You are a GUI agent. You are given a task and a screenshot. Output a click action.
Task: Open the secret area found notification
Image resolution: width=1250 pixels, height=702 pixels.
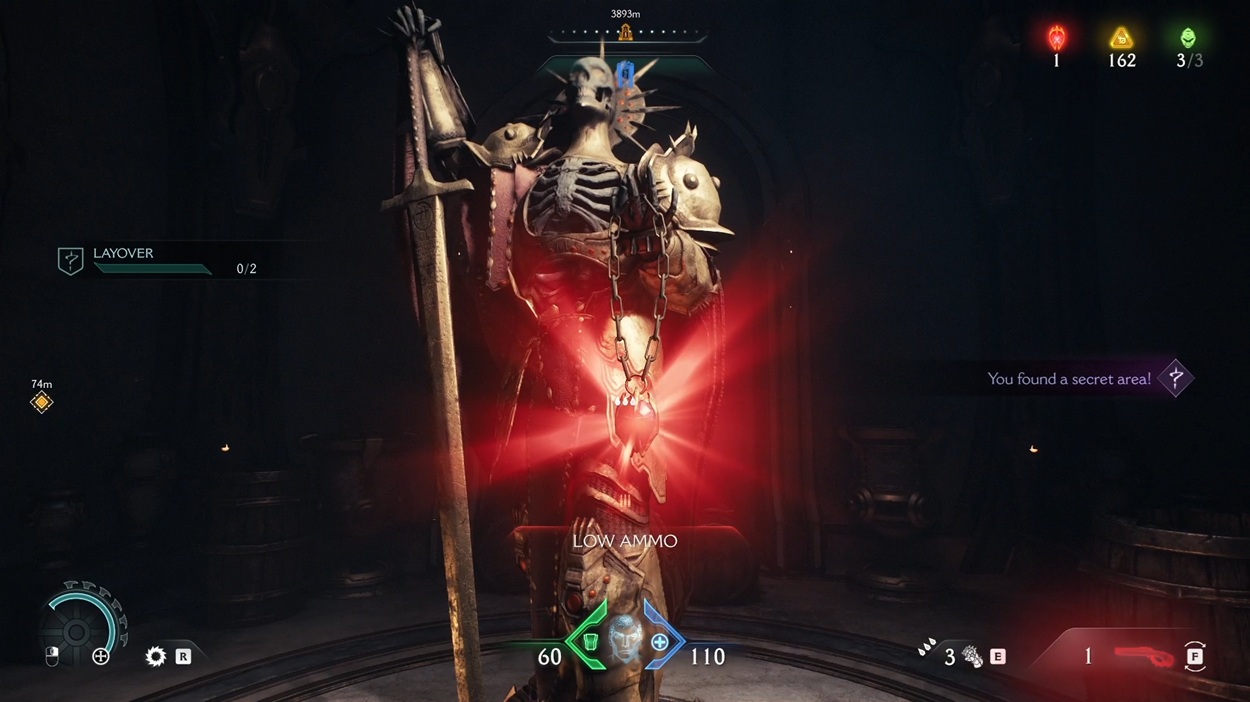coord(1070,379)
